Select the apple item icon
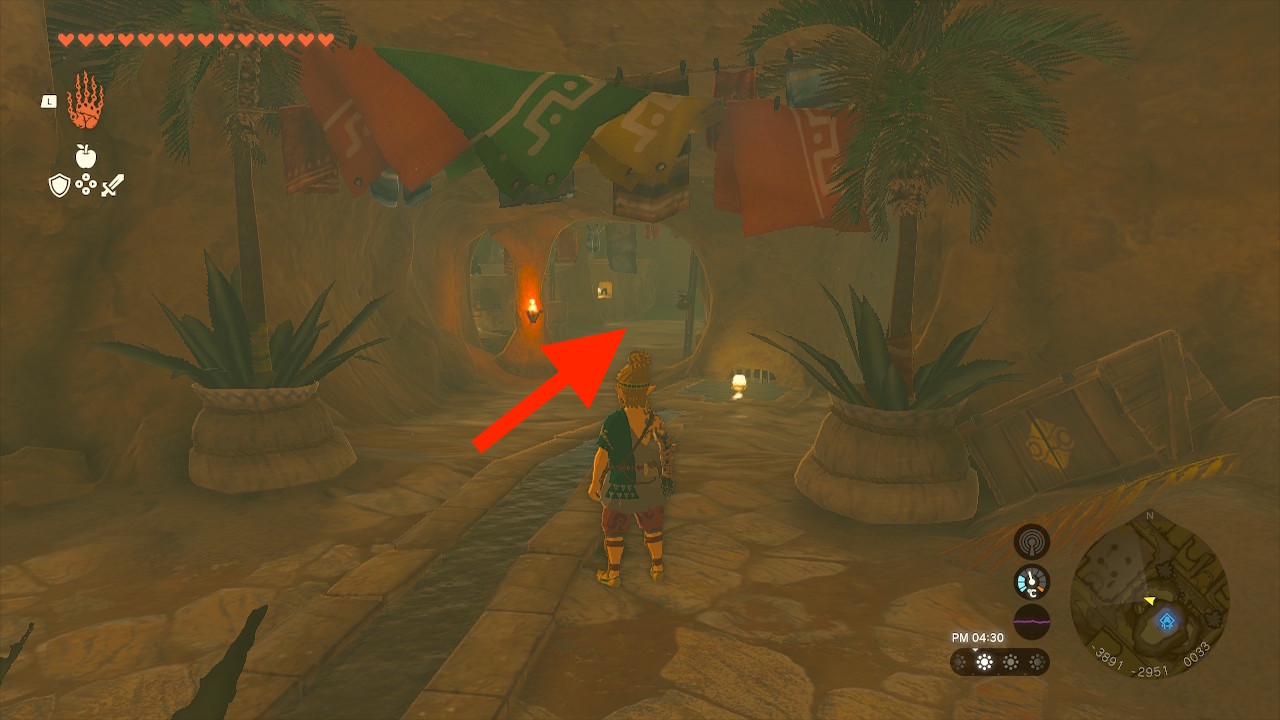This screenshot has width=1280, height=720. tap(85, 156)
